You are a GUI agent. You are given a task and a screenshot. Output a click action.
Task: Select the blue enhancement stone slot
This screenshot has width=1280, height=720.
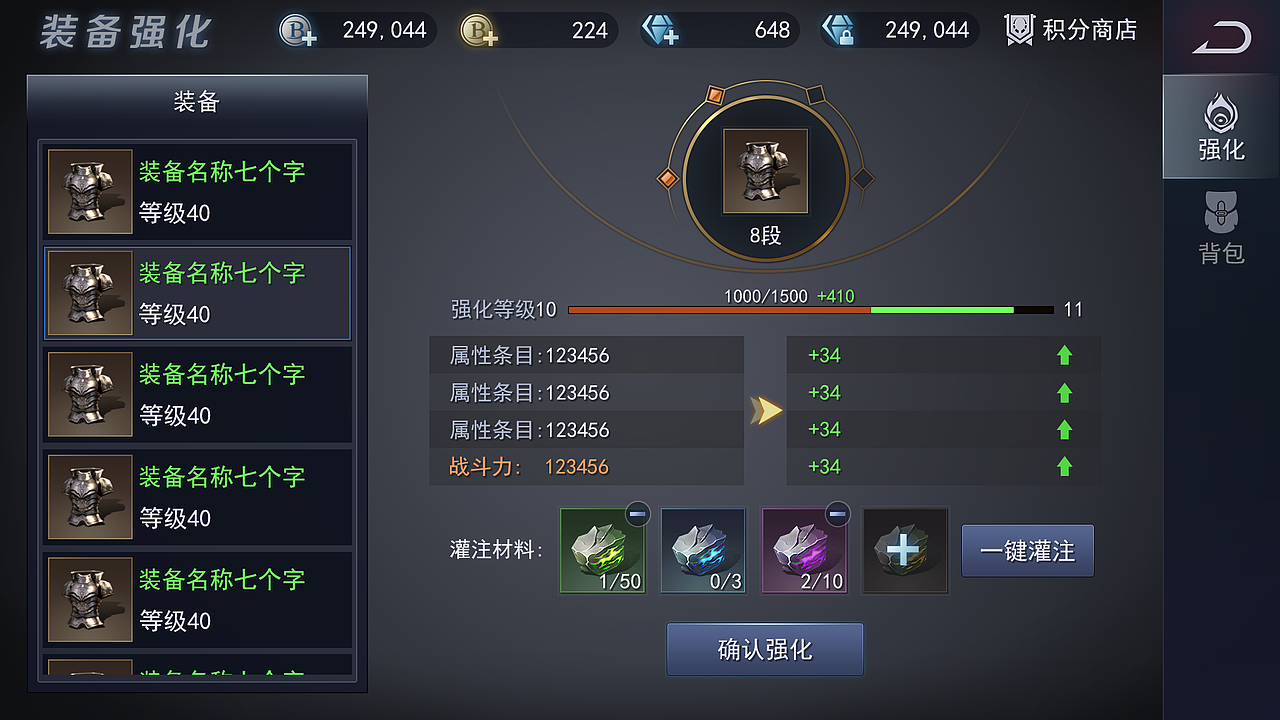(x=703, y=551)
